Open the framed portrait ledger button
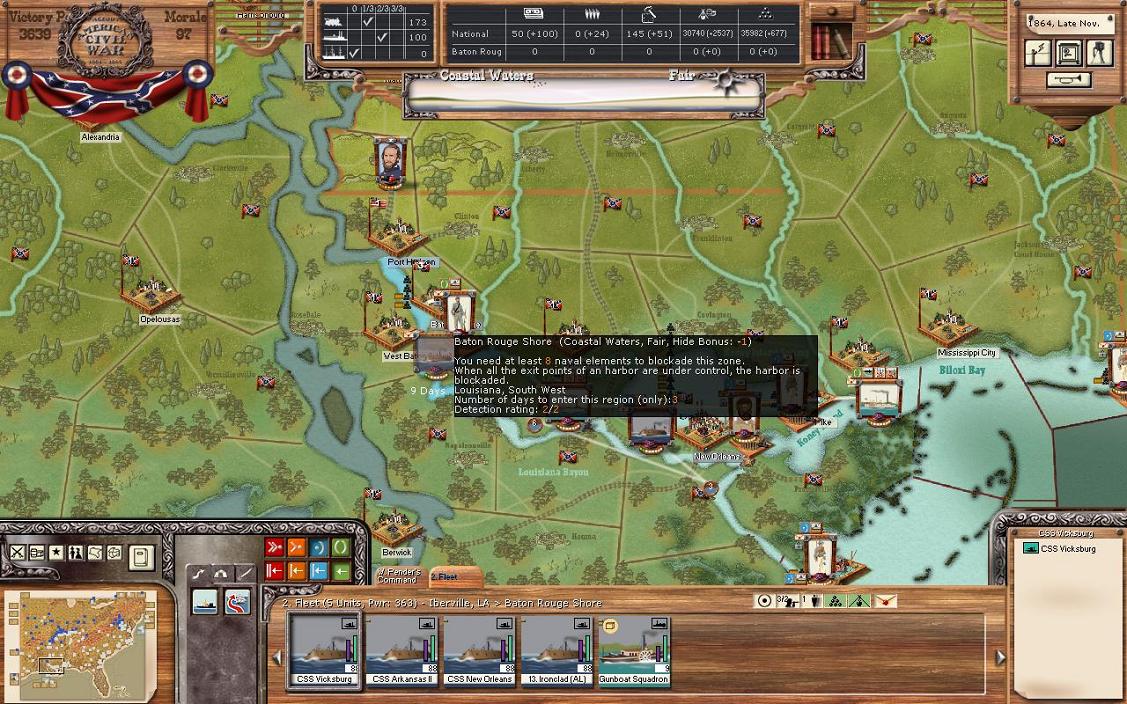The height and width of the screenshot is (704, 1127). coord(1068,53)
